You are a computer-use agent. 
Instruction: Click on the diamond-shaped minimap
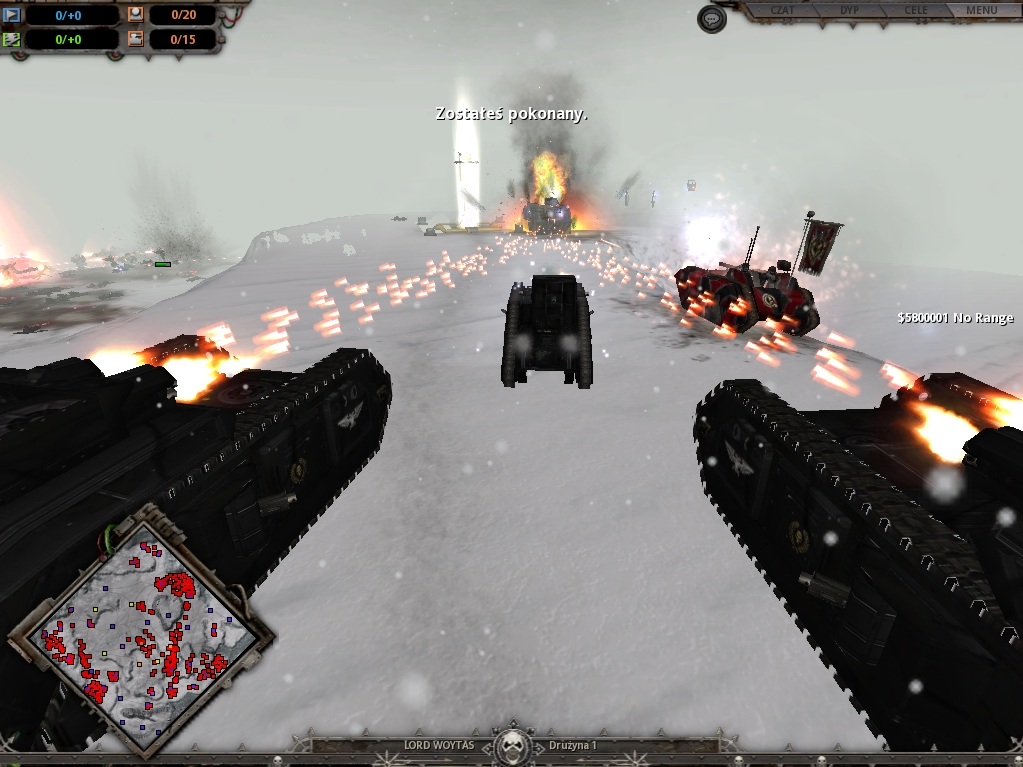click(140, 628)
